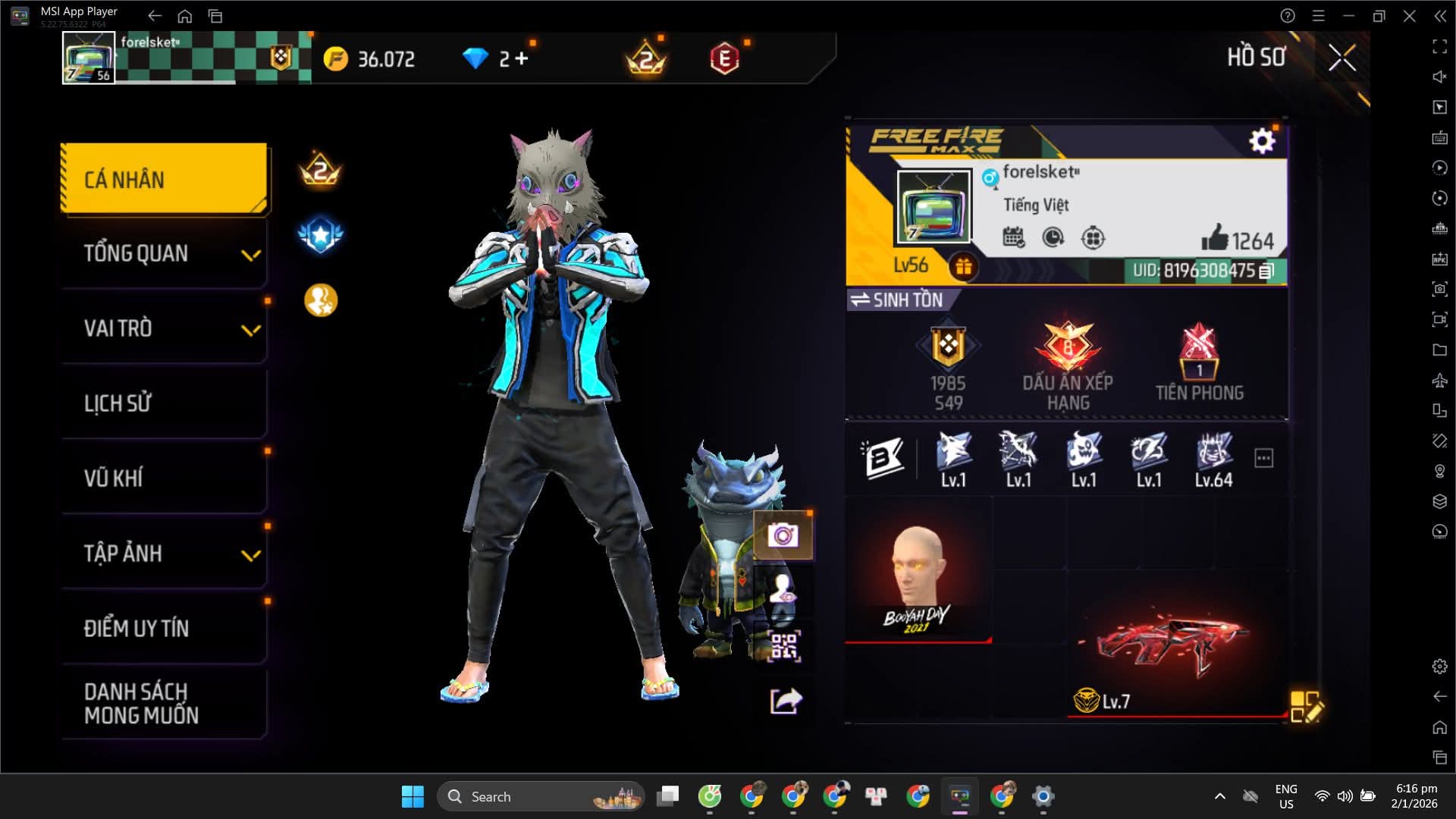Click the camera photo button
1456x819 pixels.
pos(783,536)
